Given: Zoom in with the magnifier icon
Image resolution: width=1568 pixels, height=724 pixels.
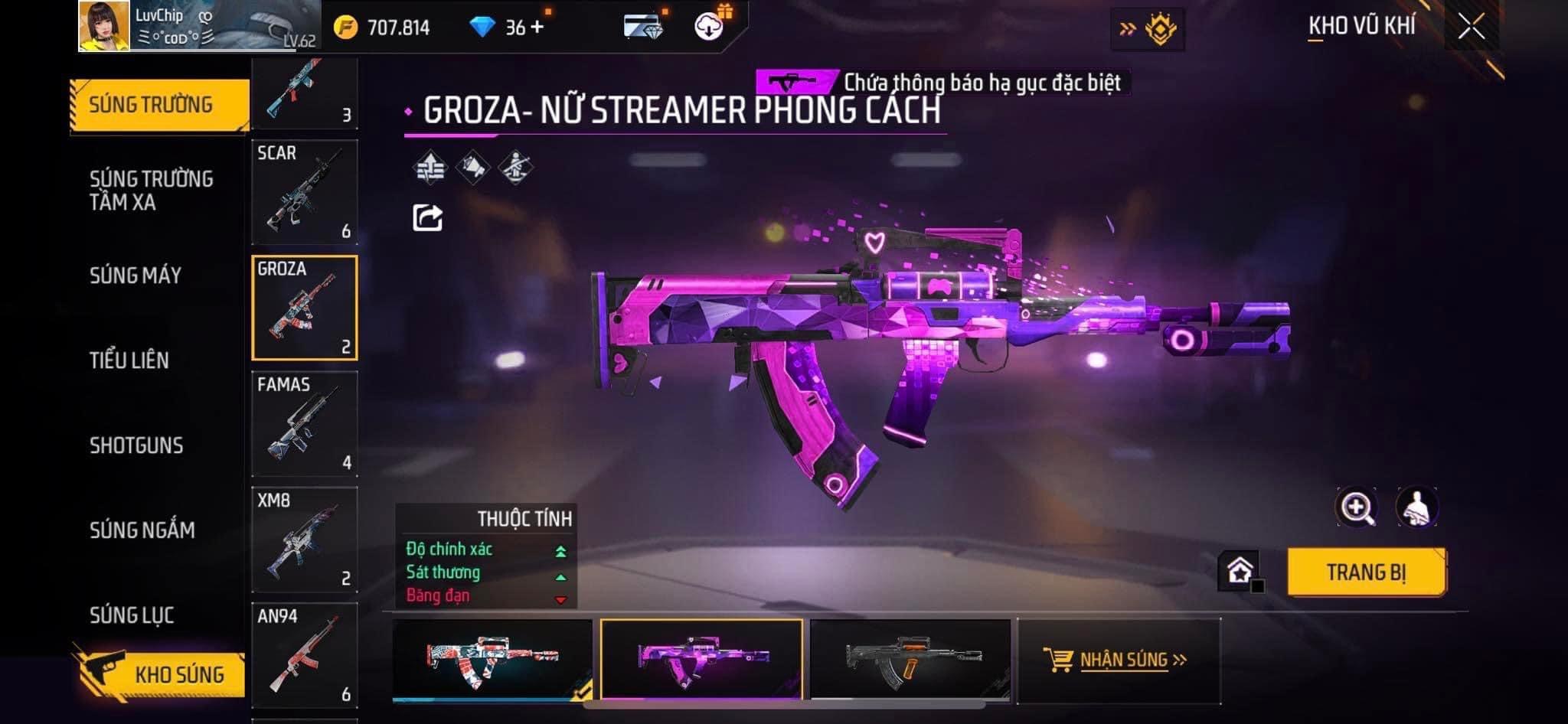Looking at the screenshot, I should click(x=1356, y=507).
